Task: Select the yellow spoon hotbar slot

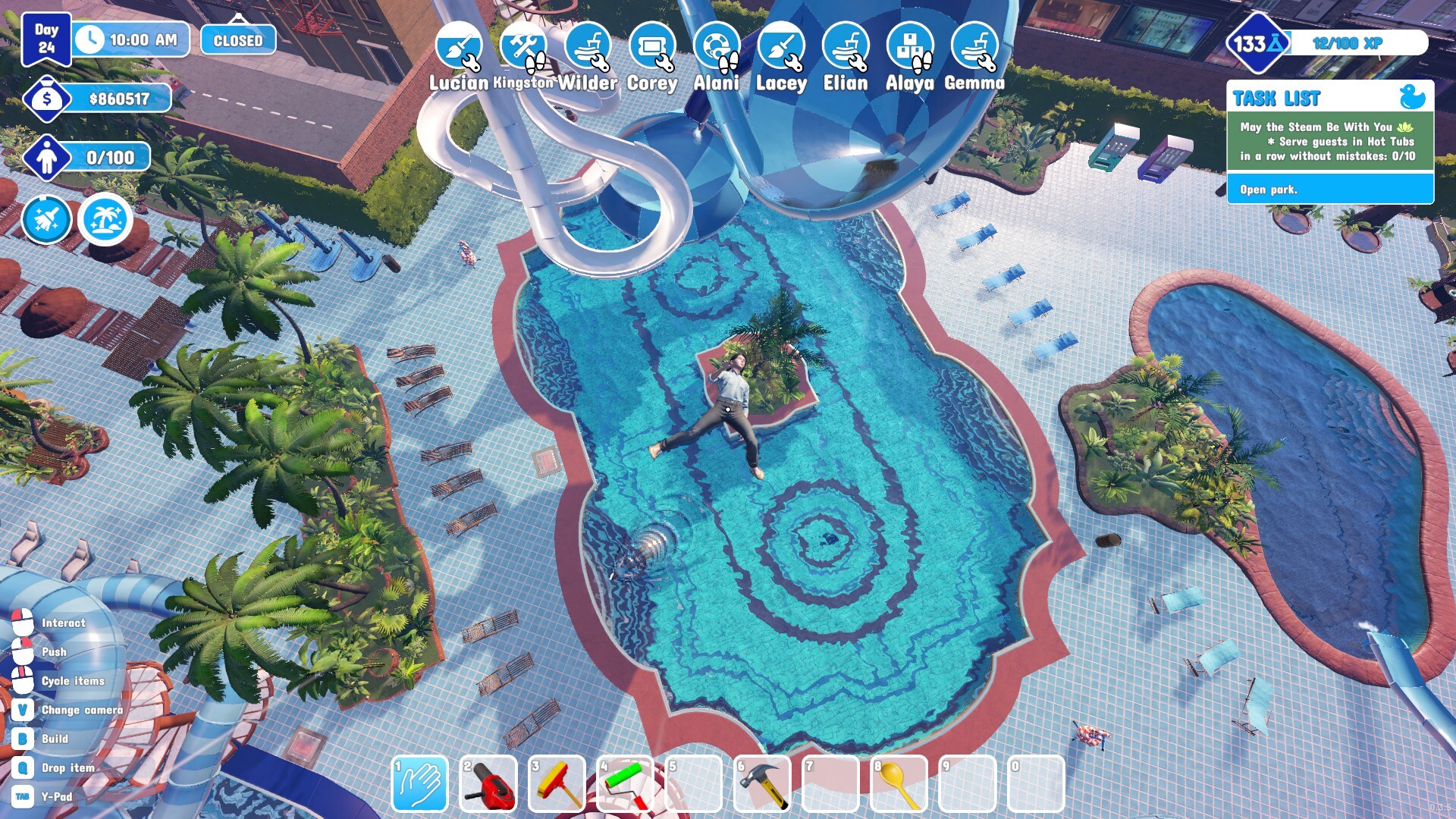Action: pos(899,784)
